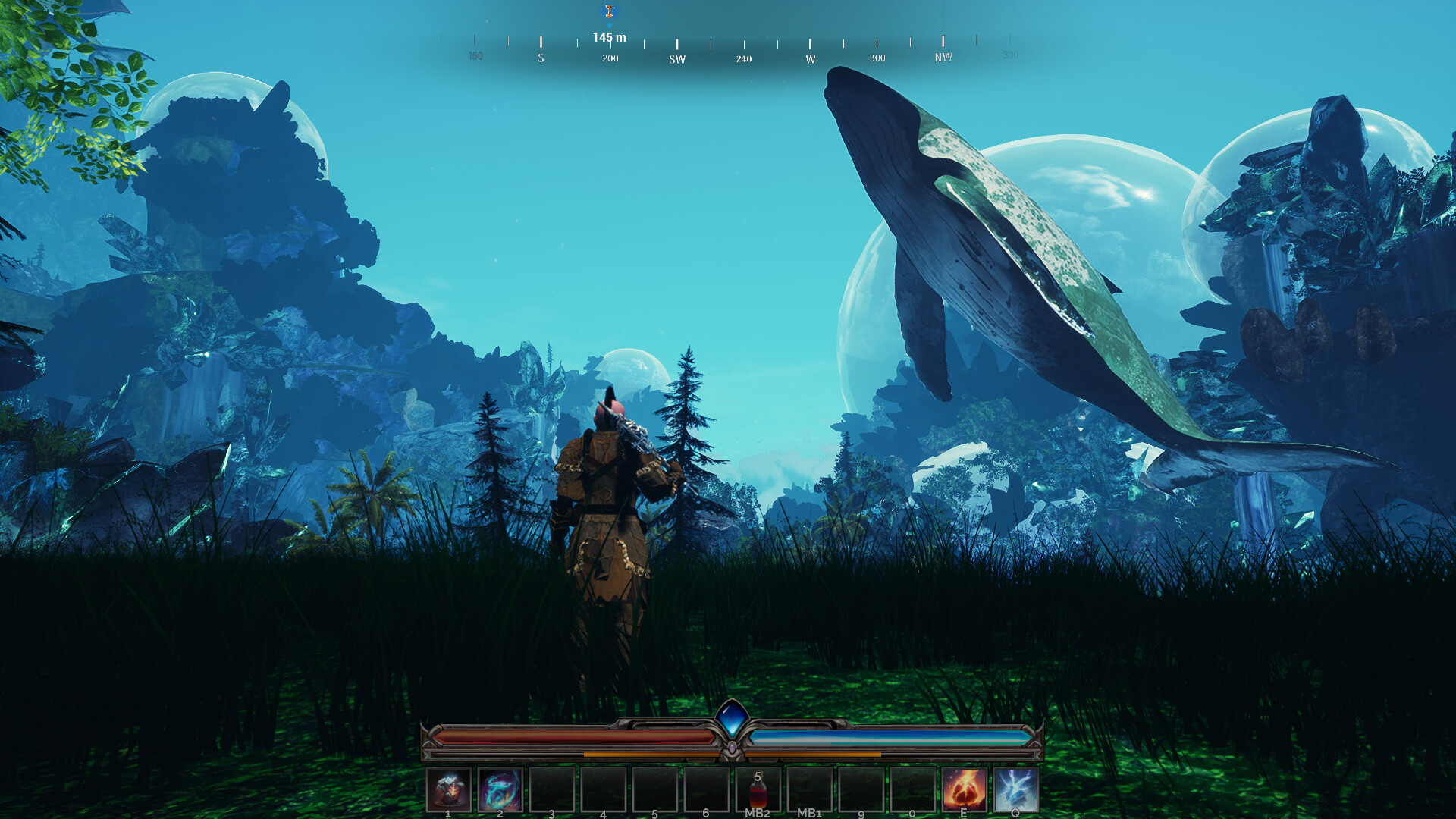Trigger the fiery explosion ability bound to E
Image resolution: width=1456 pixels, height=819 pixels.
964,789
